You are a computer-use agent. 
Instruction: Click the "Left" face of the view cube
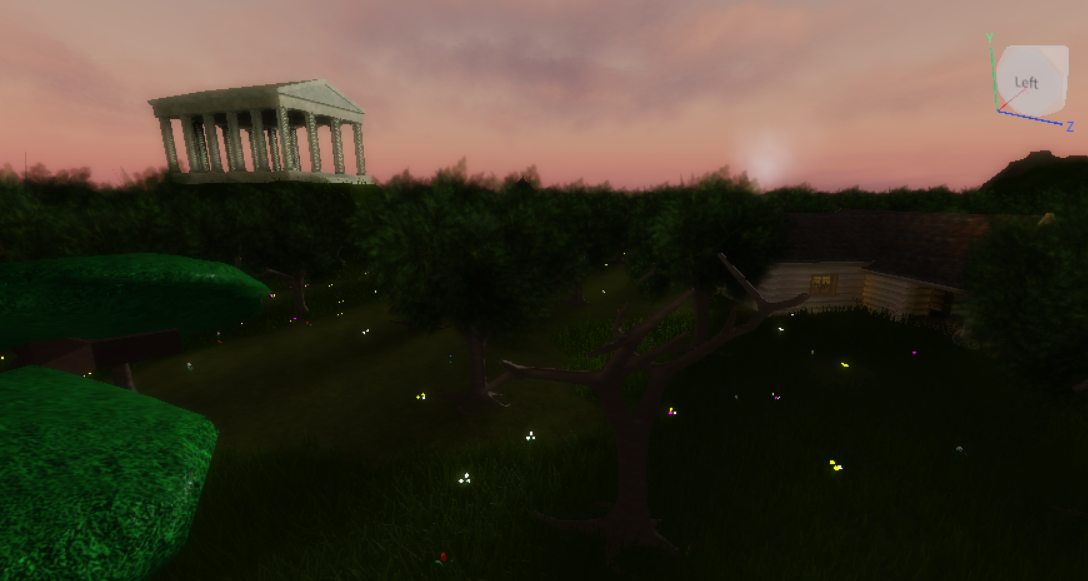tap(1027, 82)
